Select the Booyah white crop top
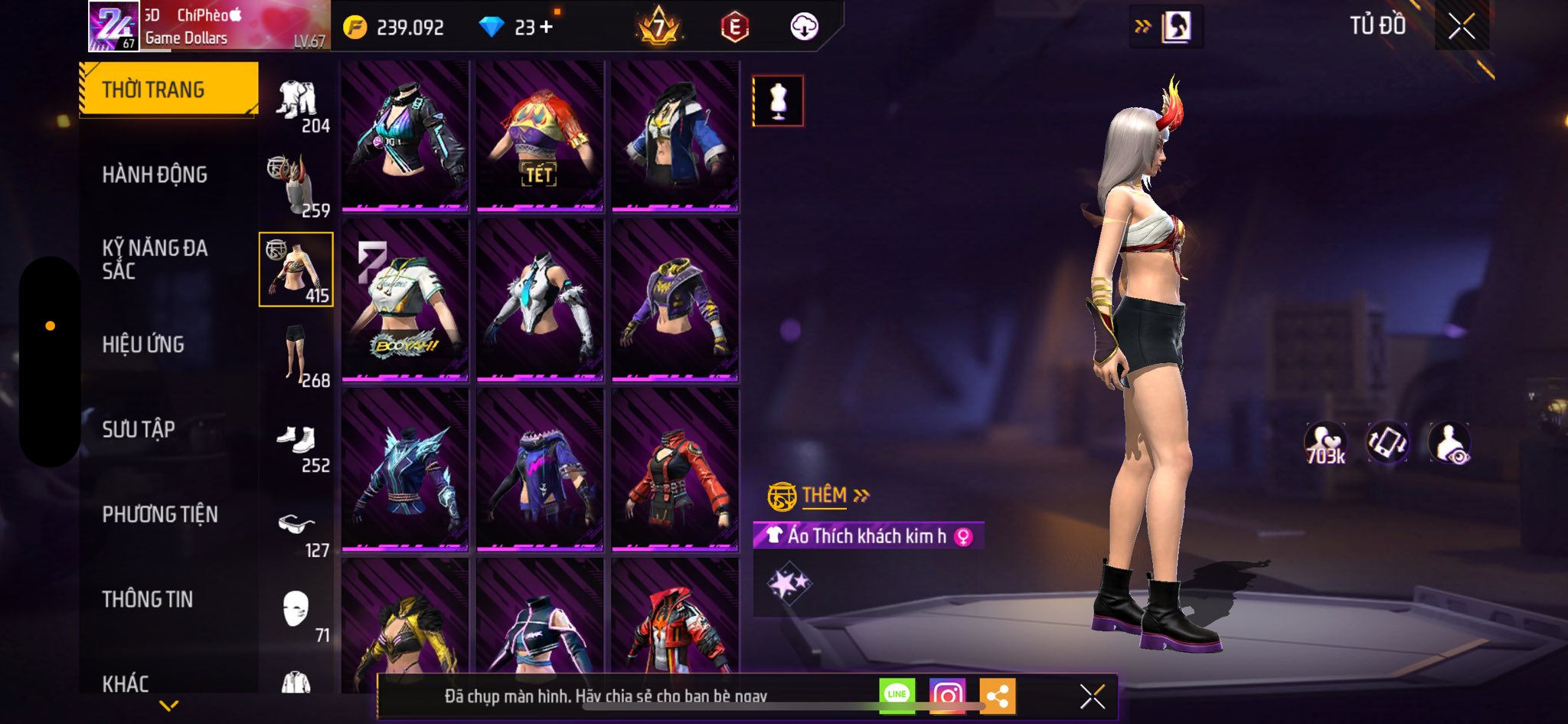The height and width of the screenshot is (724, 1568). tap(405, 300)
